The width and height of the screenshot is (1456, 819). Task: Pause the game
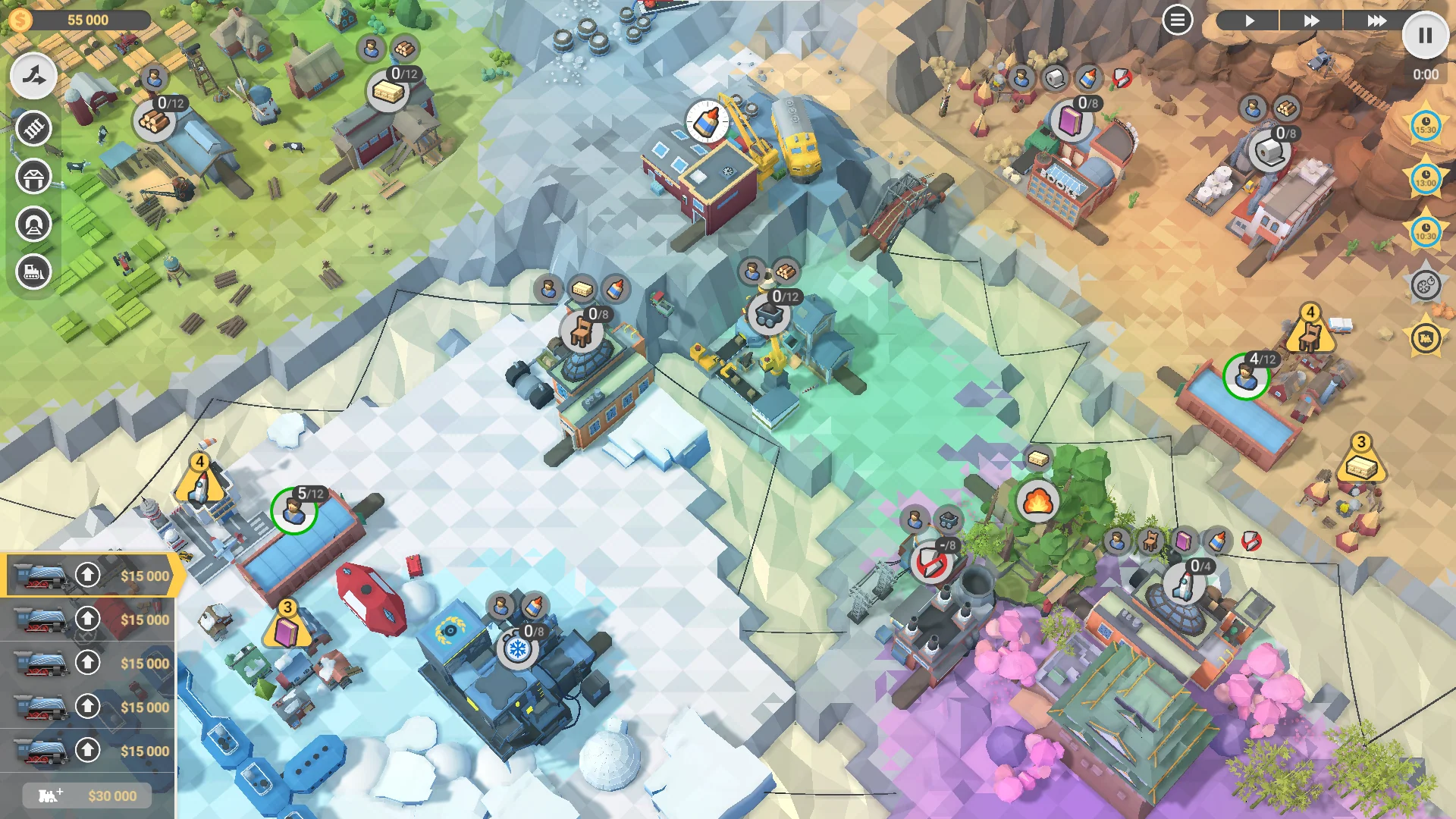tap(1426, 36)
